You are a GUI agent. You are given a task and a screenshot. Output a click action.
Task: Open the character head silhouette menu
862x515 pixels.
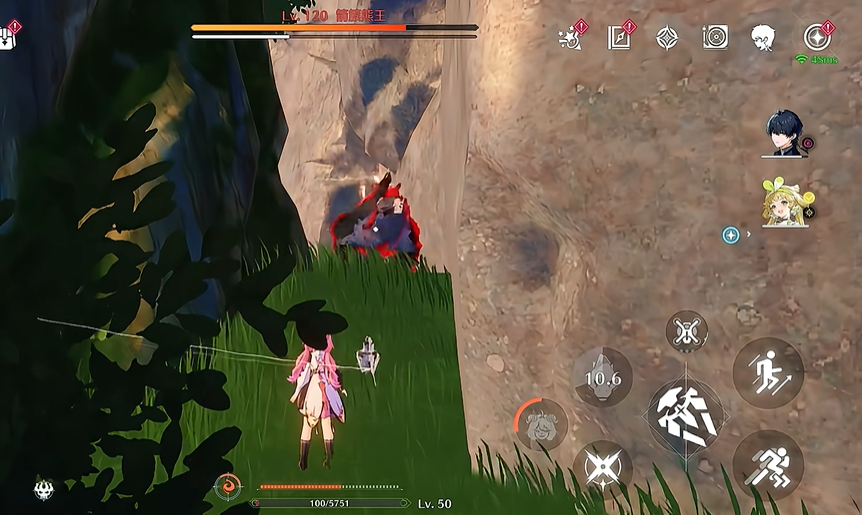pyautogui.click(x=764, y=38)
